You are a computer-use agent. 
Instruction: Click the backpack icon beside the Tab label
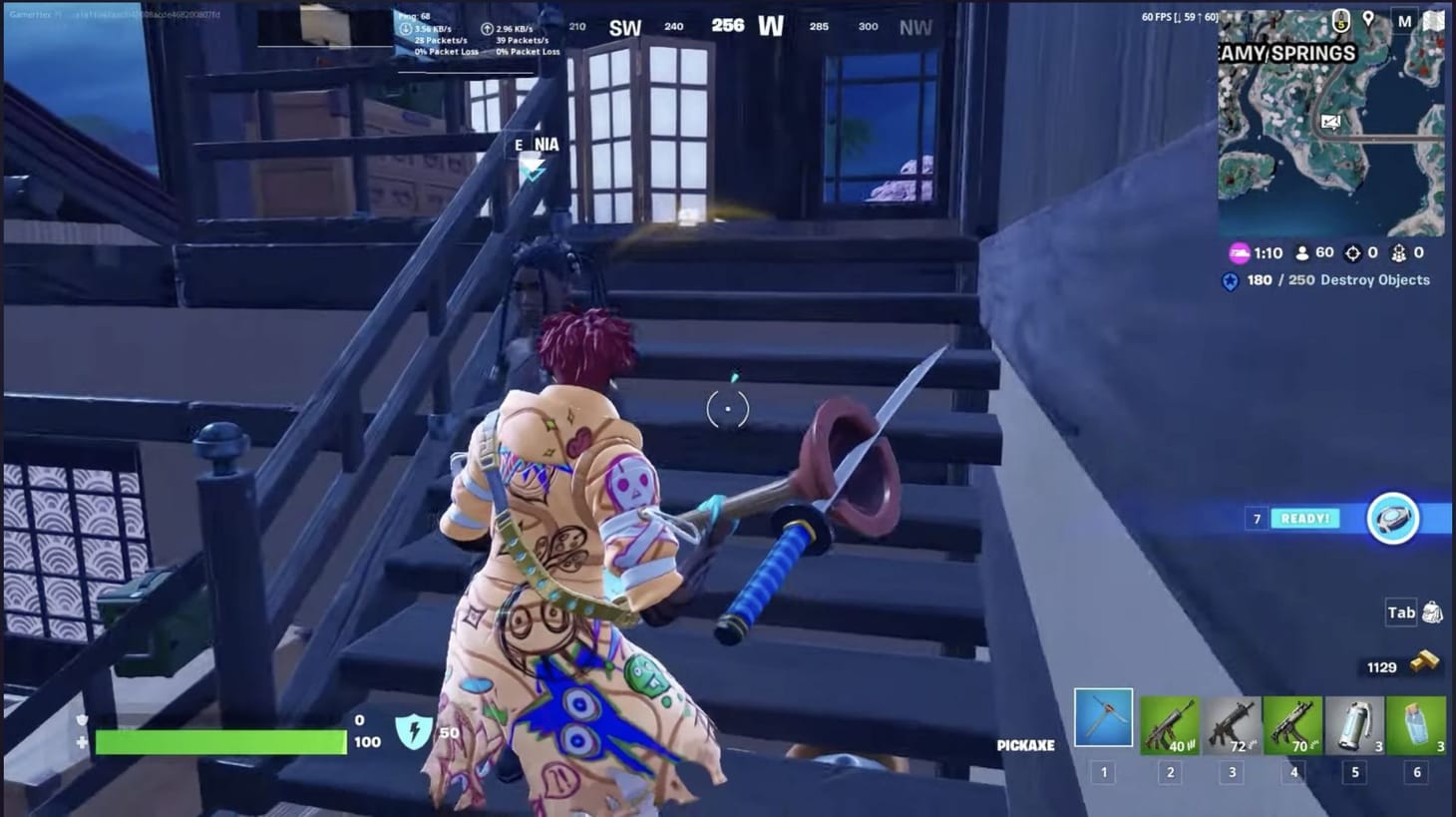1430,613
